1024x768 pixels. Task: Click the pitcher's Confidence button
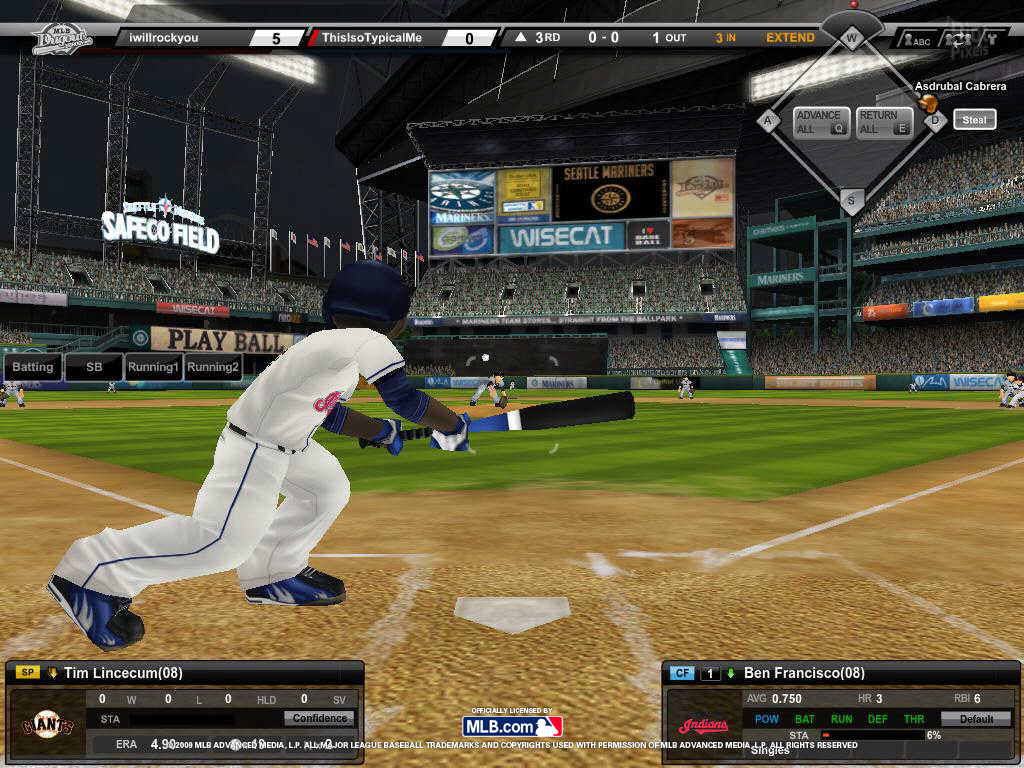coord(319,718)
